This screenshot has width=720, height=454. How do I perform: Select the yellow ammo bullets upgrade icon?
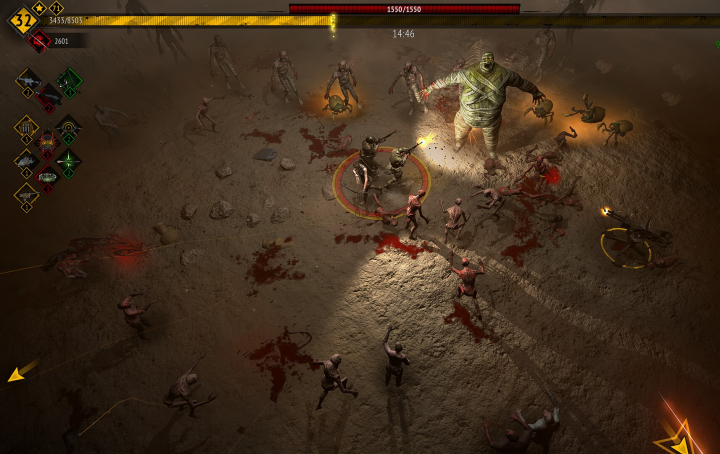[x=27, y=127]
